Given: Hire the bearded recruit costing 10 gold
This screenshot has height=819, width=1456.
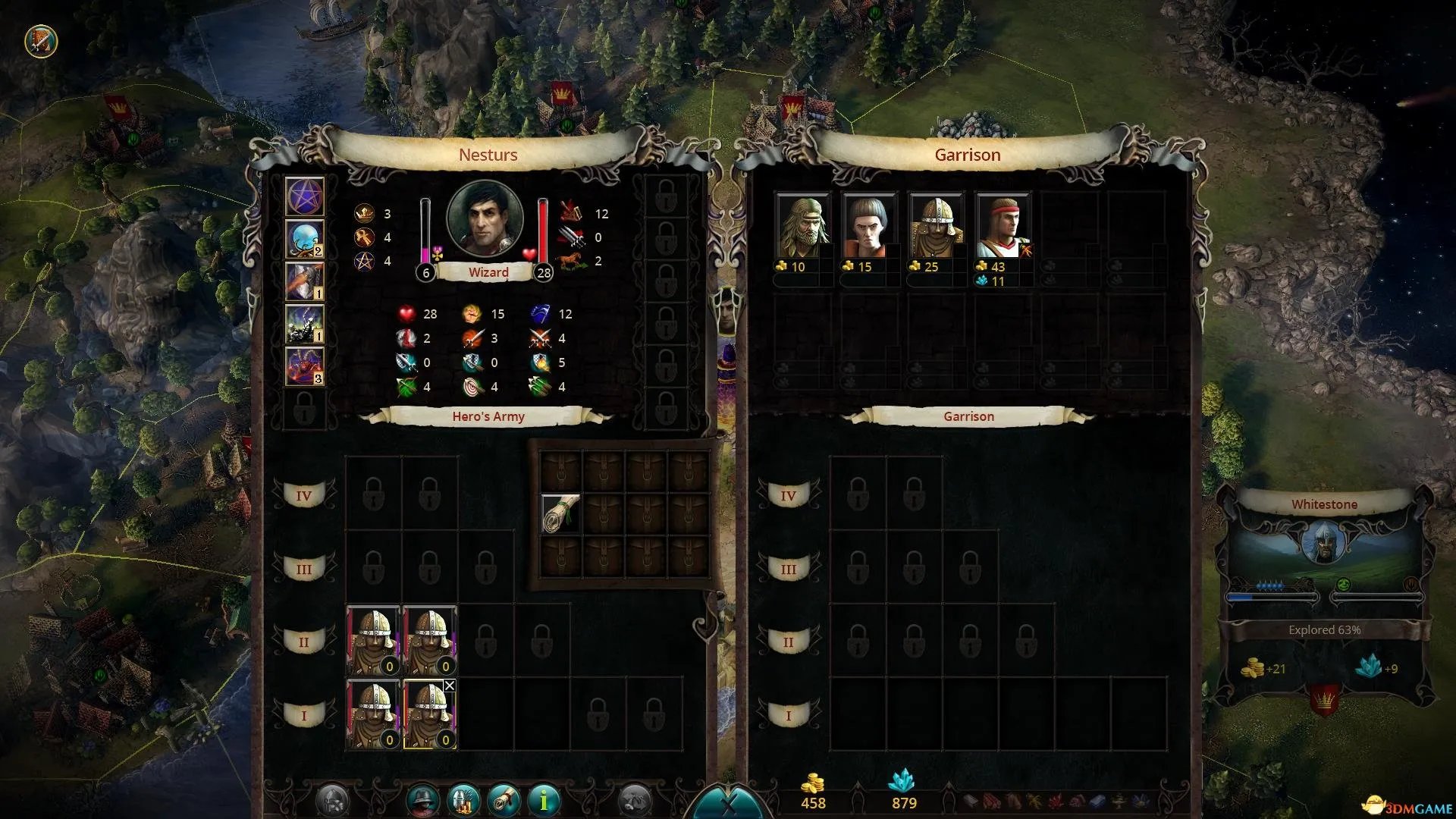Looking at the screenshot, I should [x=802, y=227].
